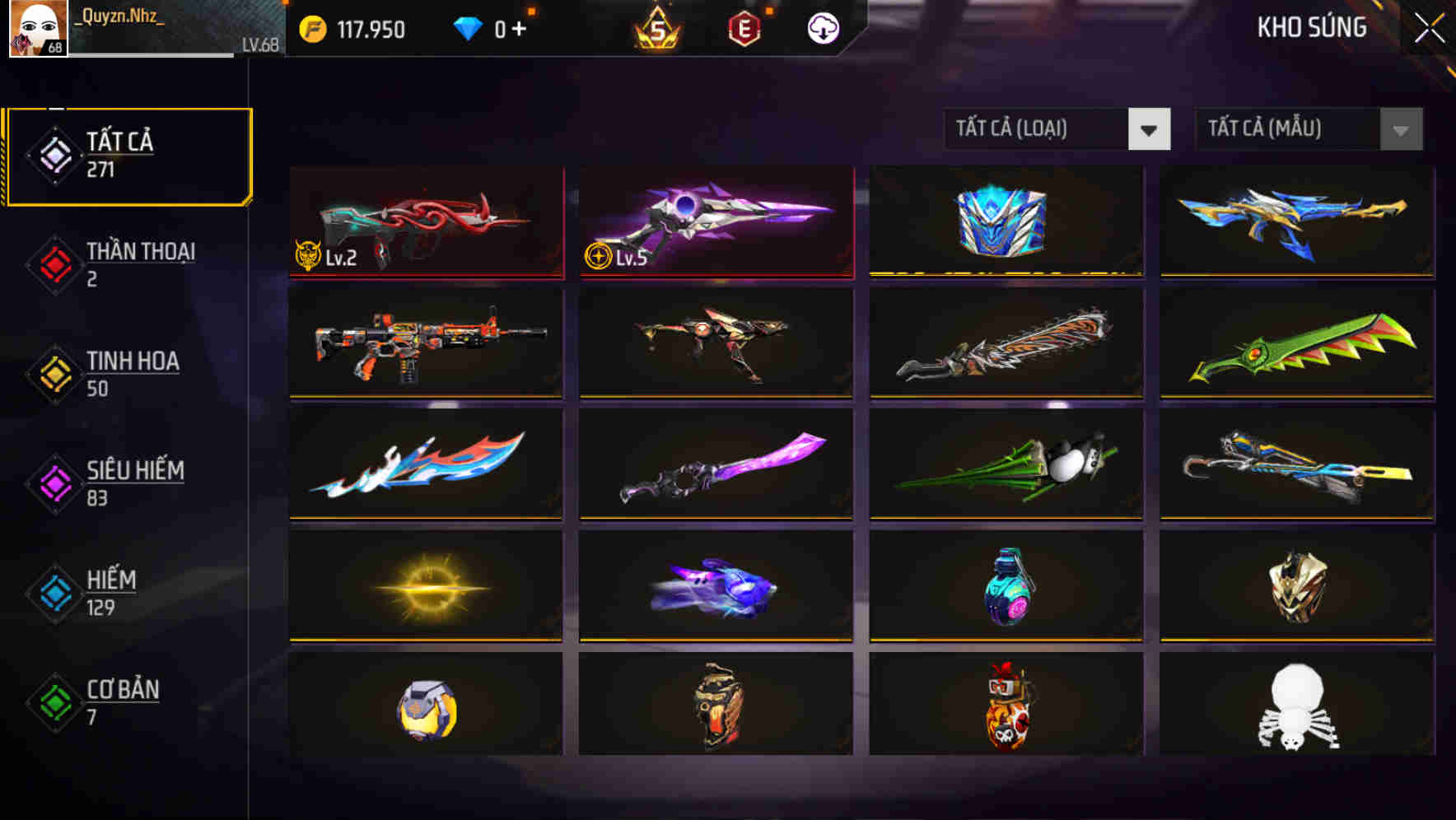Click the TINH HOA gold rarity icon

(54, 373)
